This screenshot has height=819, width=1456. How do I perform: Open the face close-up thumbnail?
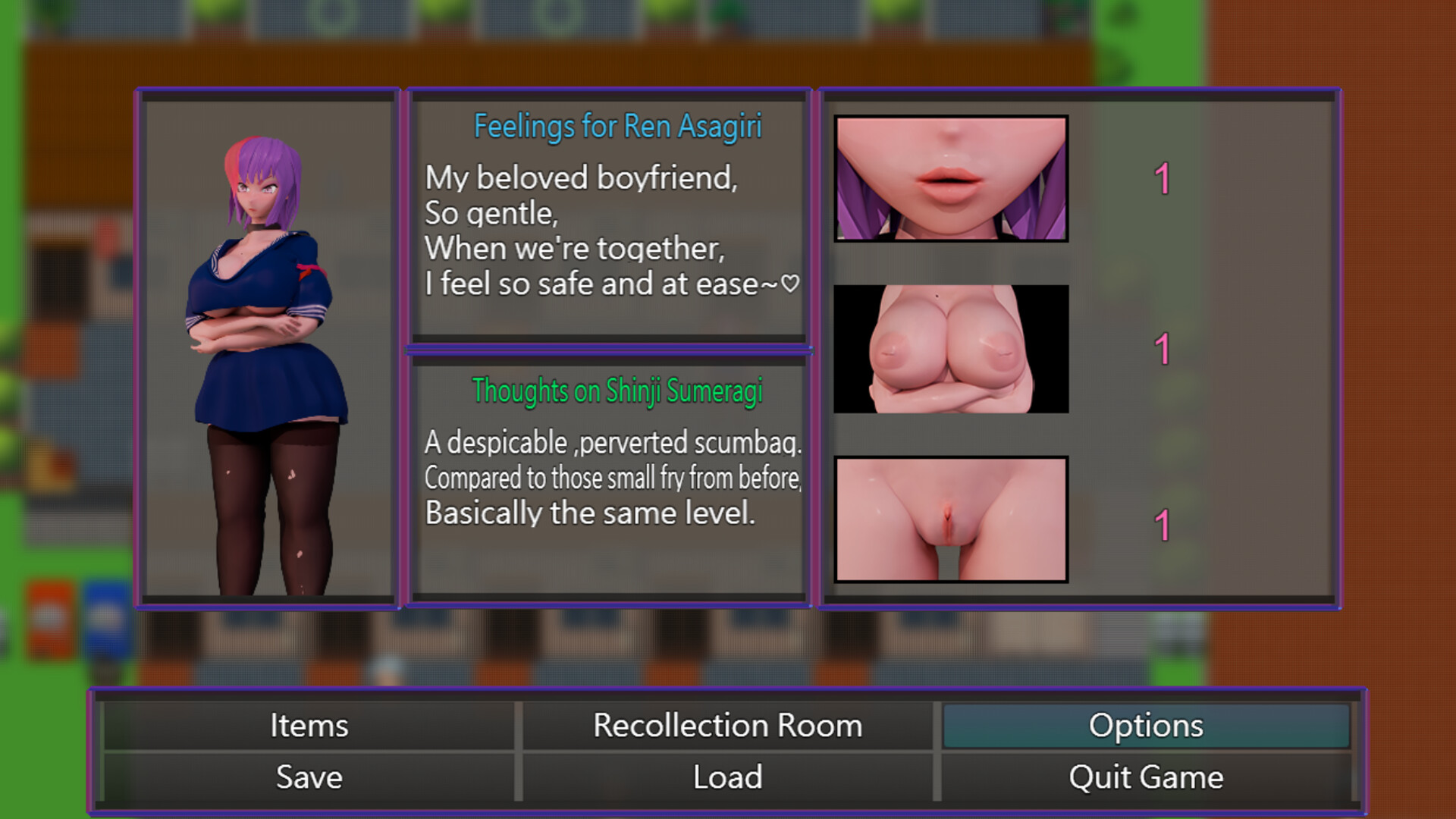coord(950,180)
